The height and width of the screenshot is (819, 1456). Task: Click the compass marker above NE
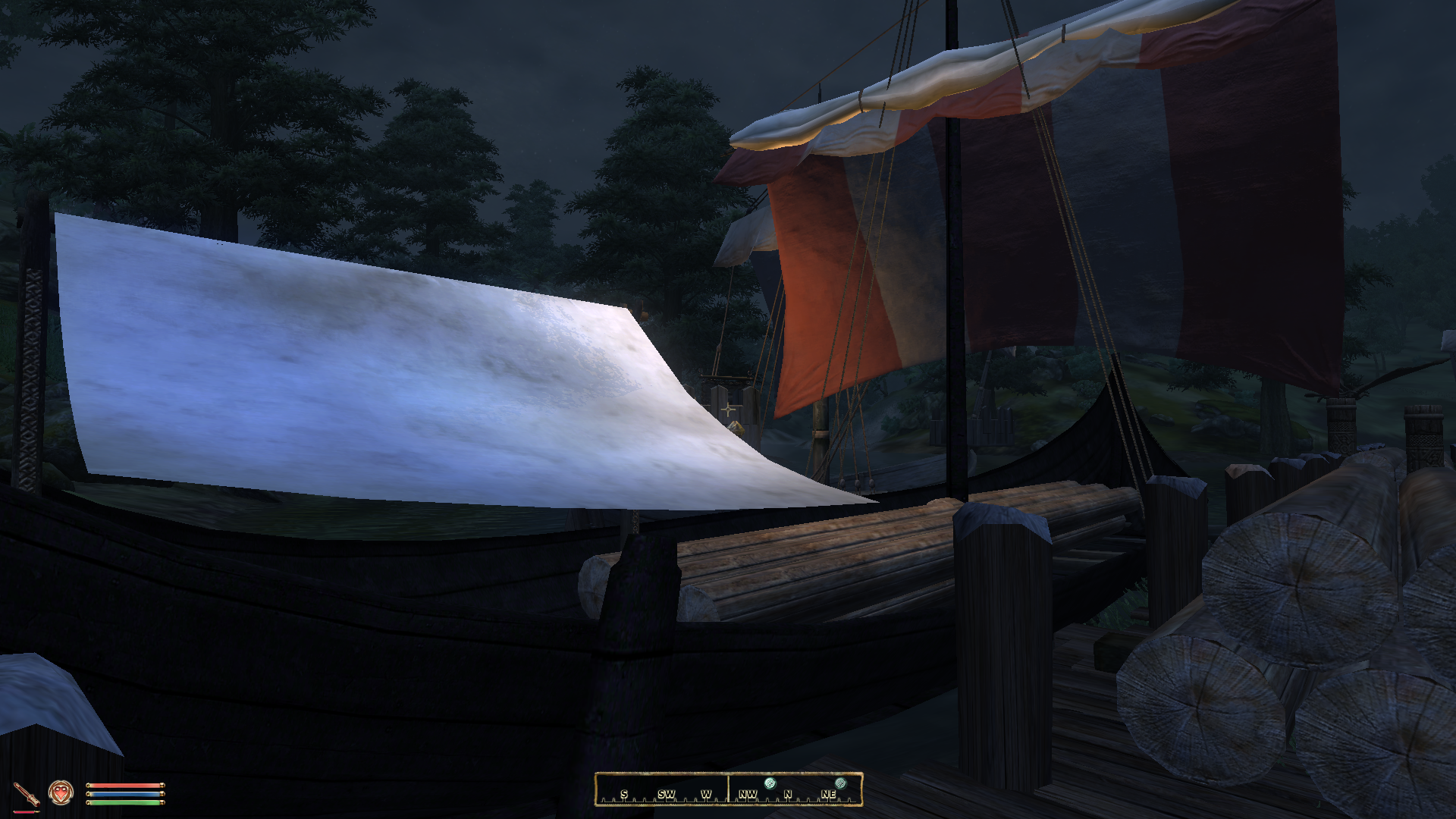pyautogui.click(x=840, y=783)
